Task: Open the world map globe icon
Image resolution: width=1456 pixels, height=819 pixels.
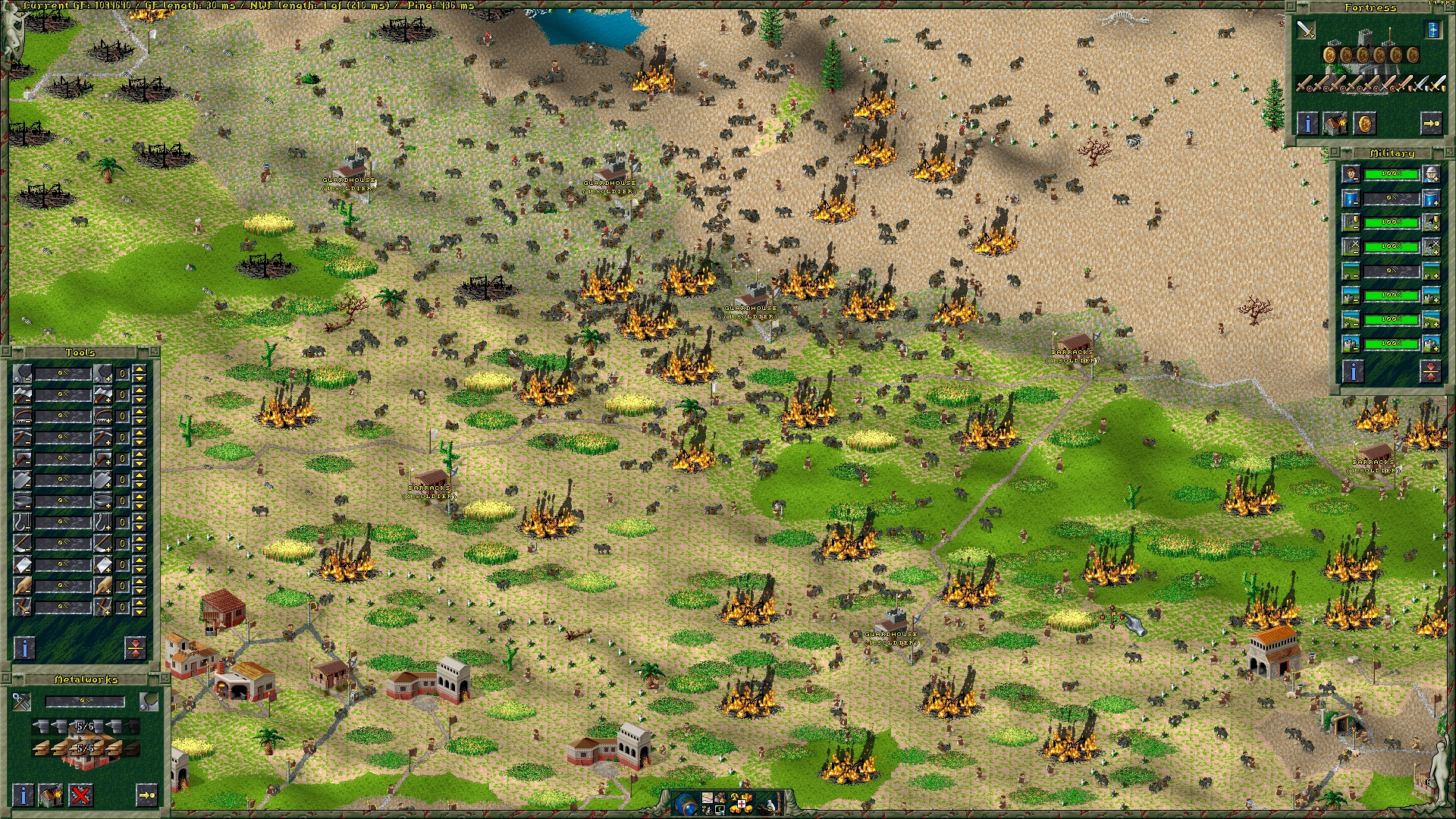Action: [686, 802]
